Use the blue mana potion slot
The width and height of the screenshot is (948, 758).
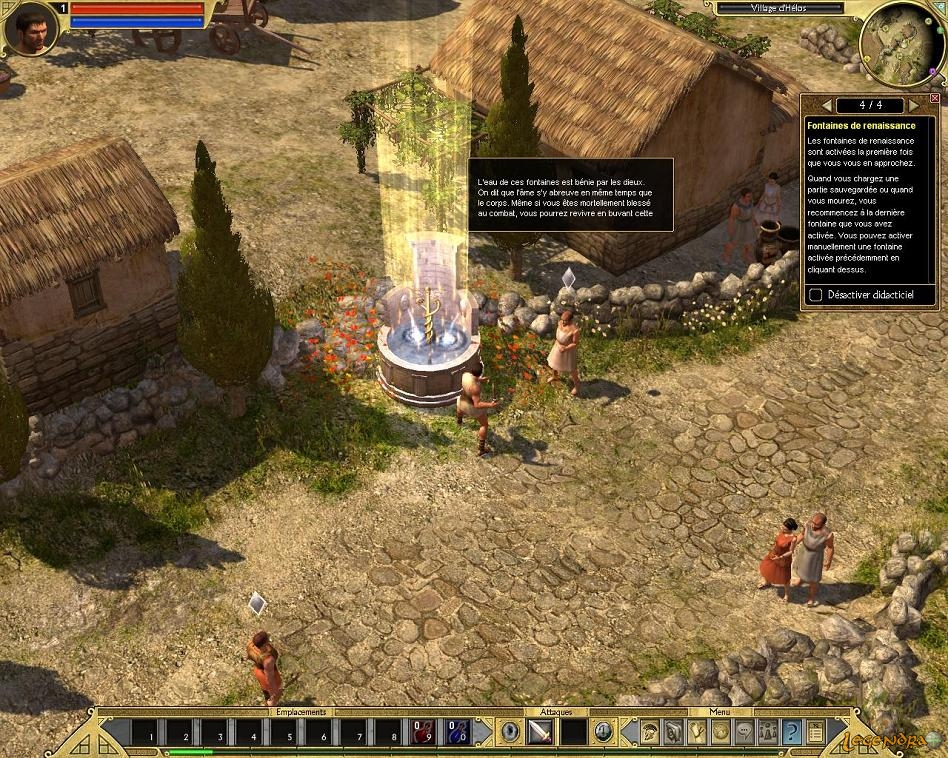(457, 732)
